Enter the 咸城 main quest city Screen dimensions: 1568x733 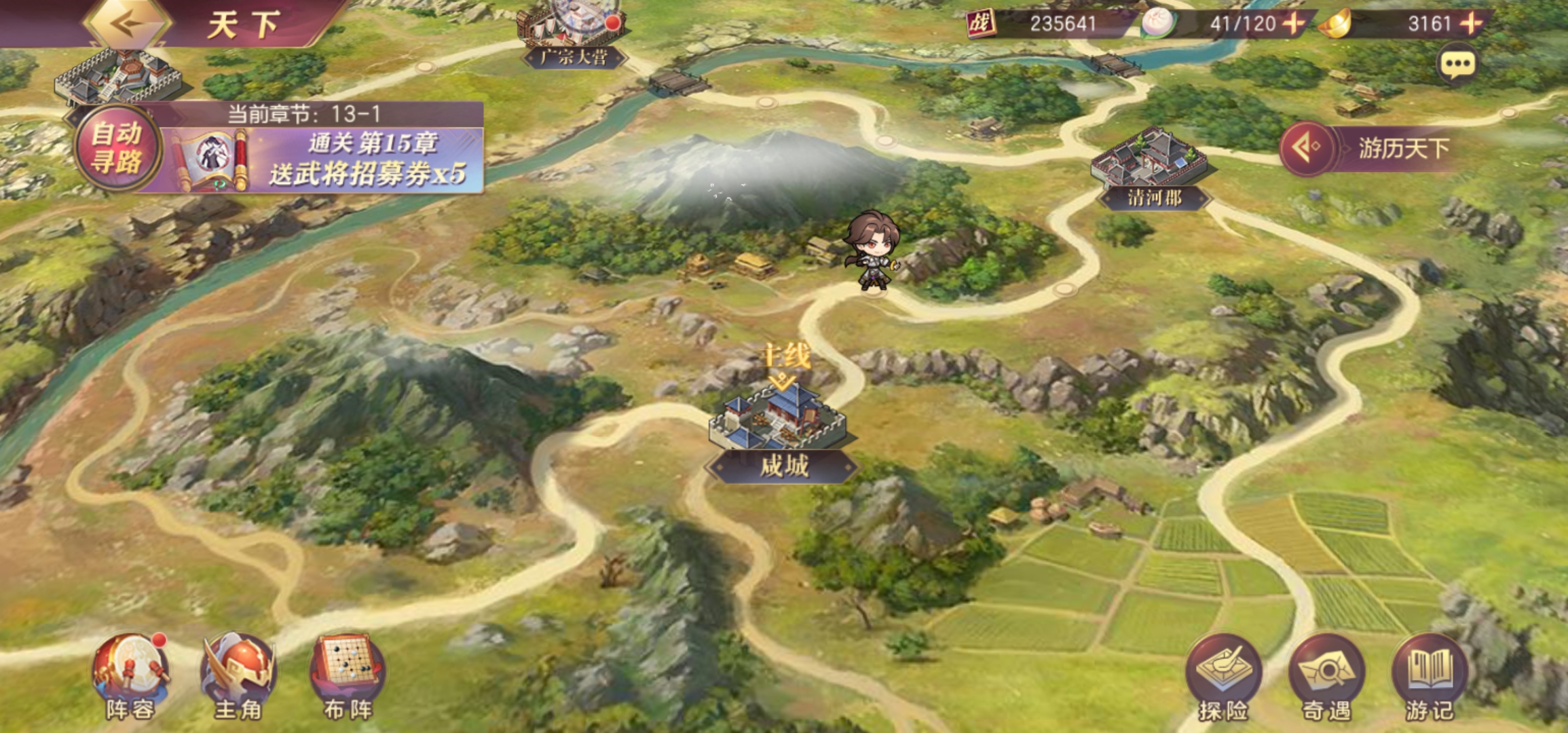pyautogui.click(x=780, y=429)
